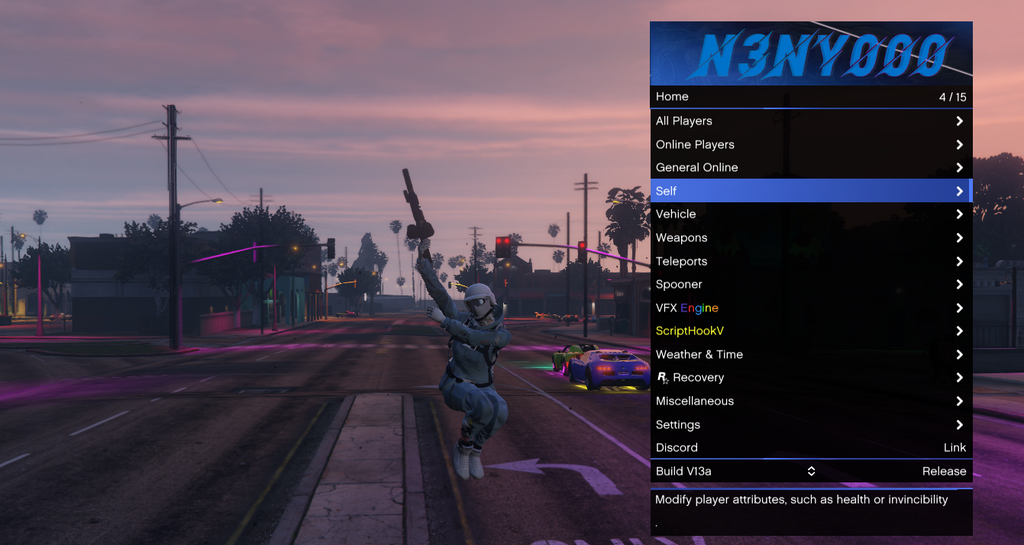
Task: Open the All Players submenu
Action: [x=810, y=121]
